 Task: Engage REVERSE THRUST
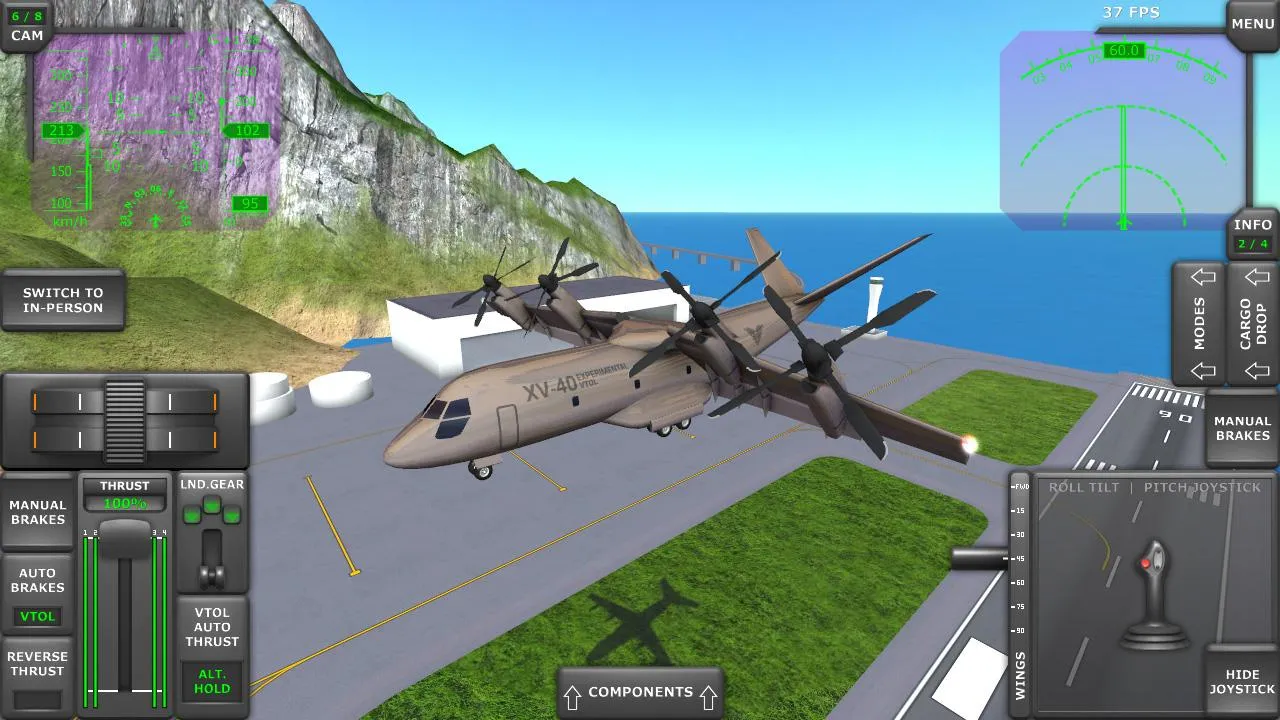[x=38, y=664]
